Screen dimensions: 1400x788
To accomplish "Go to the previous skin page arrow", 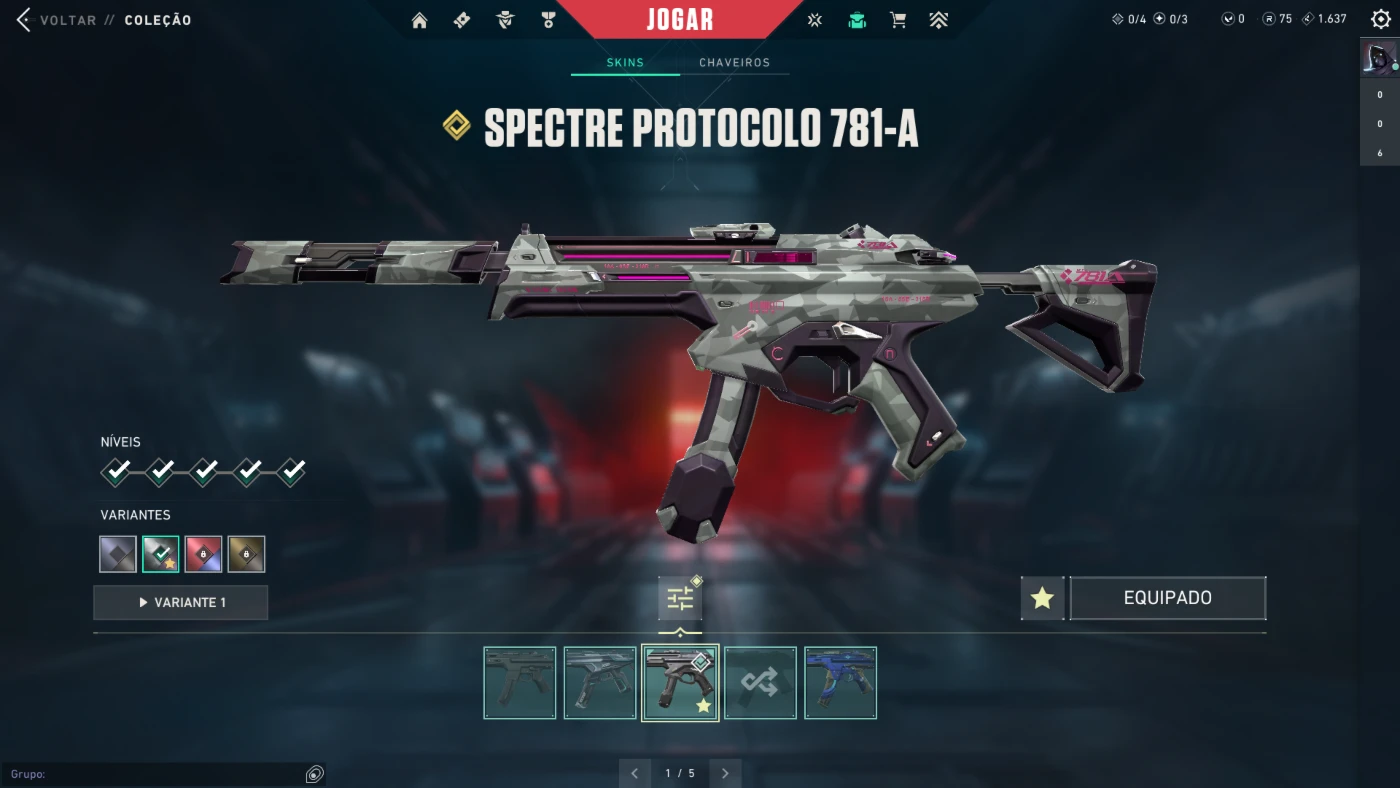I will click(634, 773).
